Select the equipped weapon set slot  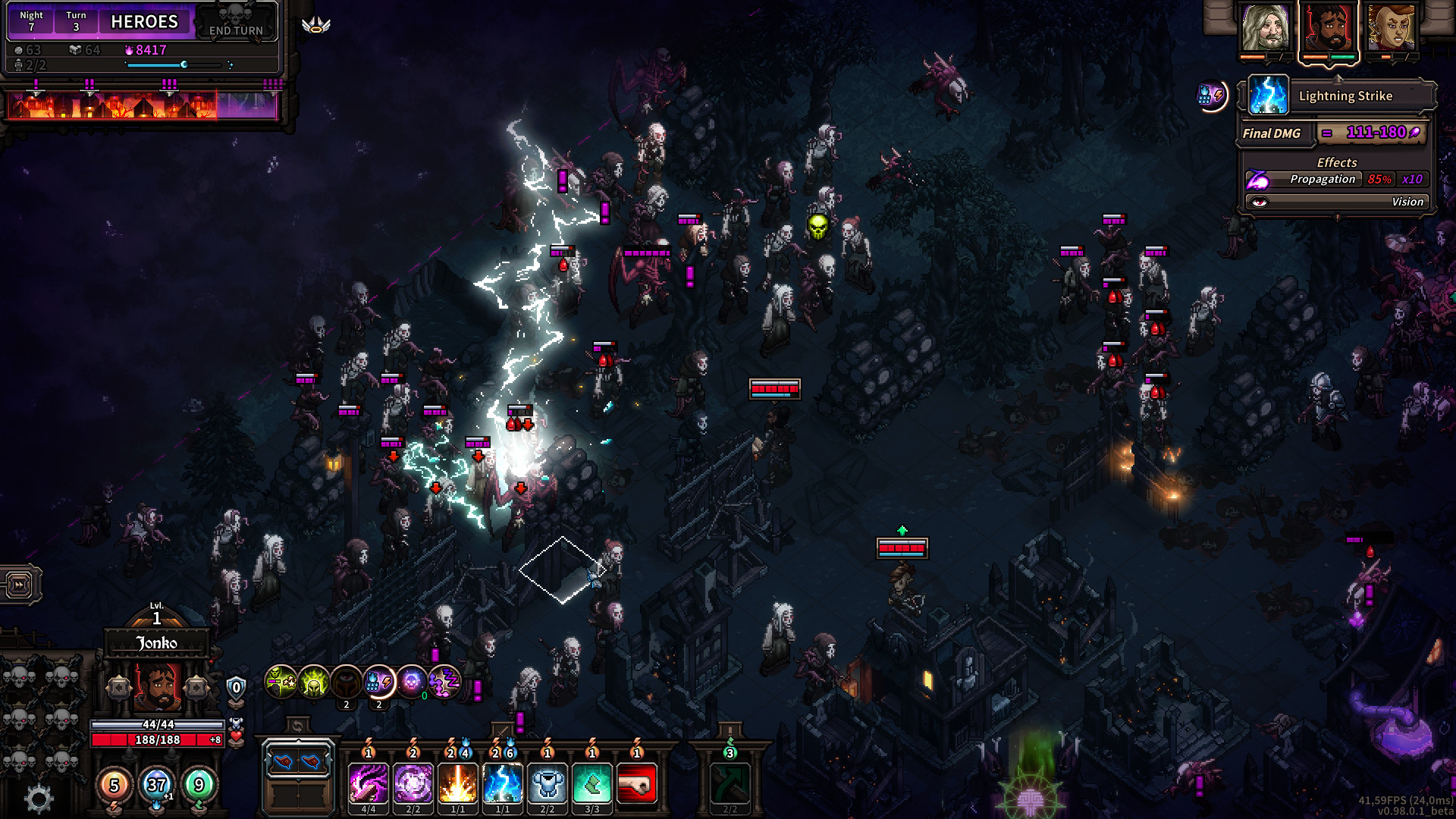click(298, 761)
